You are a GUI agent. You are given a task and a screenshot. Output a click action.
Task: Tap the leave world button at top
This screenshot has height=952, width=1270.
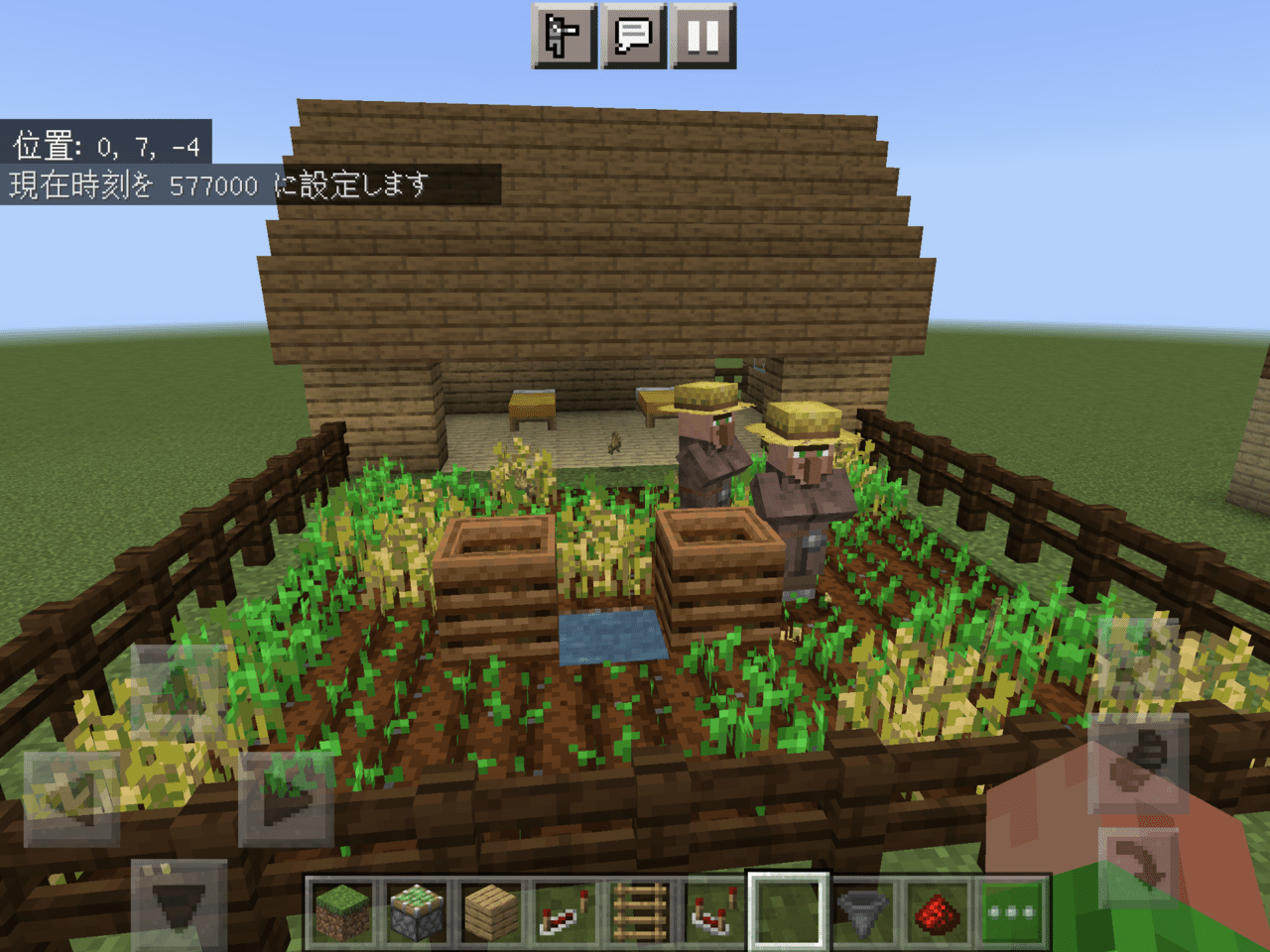tap(565, 34)
